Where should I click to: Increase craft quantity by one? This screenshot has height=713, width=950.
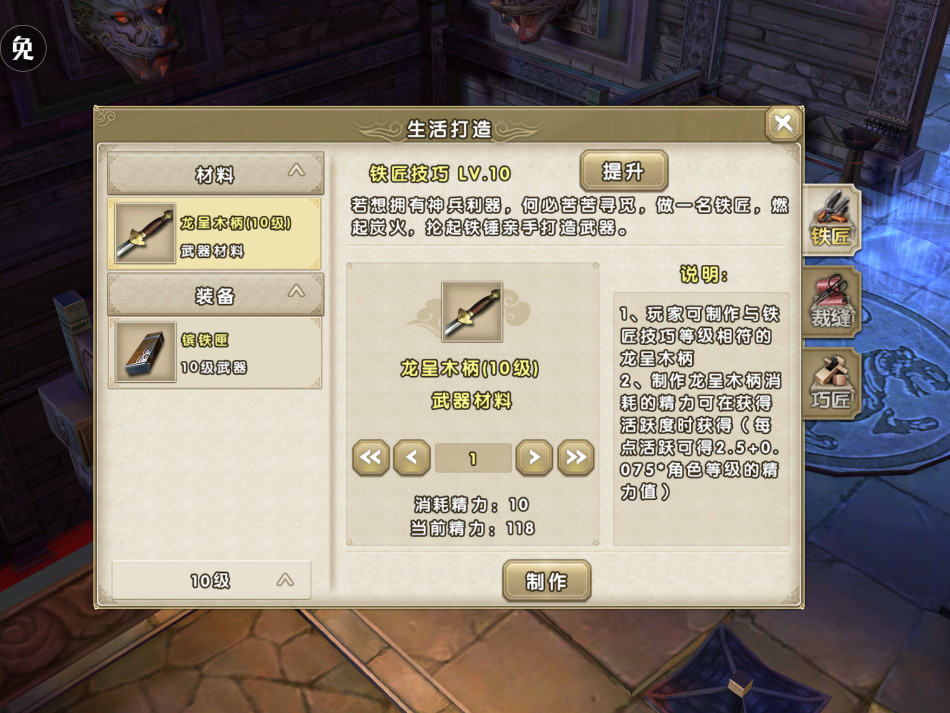[534, 458]
